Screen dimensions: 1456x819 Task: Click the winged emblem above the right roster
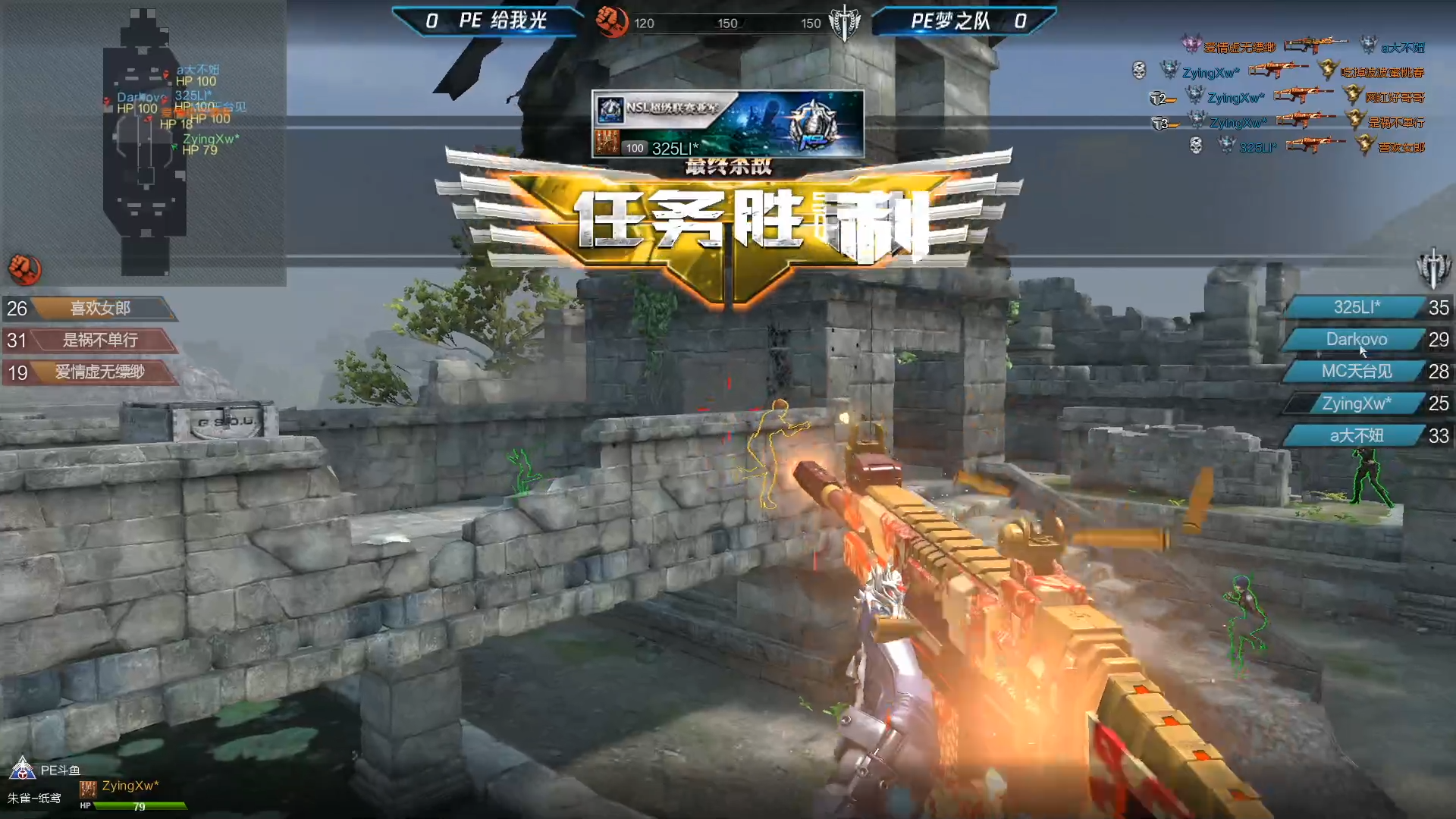click(x=1432, y=268)
